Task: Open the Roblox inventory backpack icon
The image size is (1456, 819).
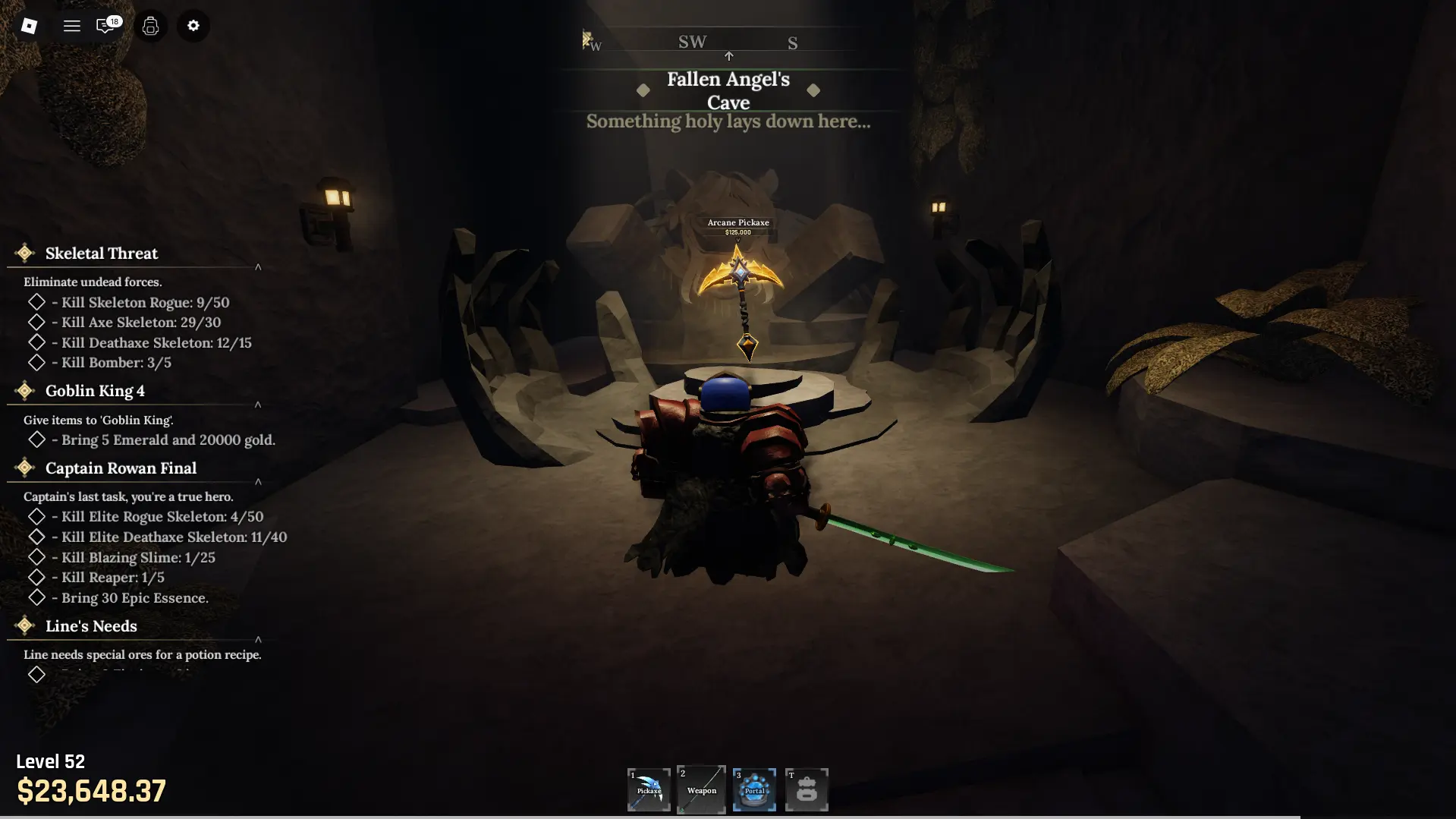Action: point(150,26)
